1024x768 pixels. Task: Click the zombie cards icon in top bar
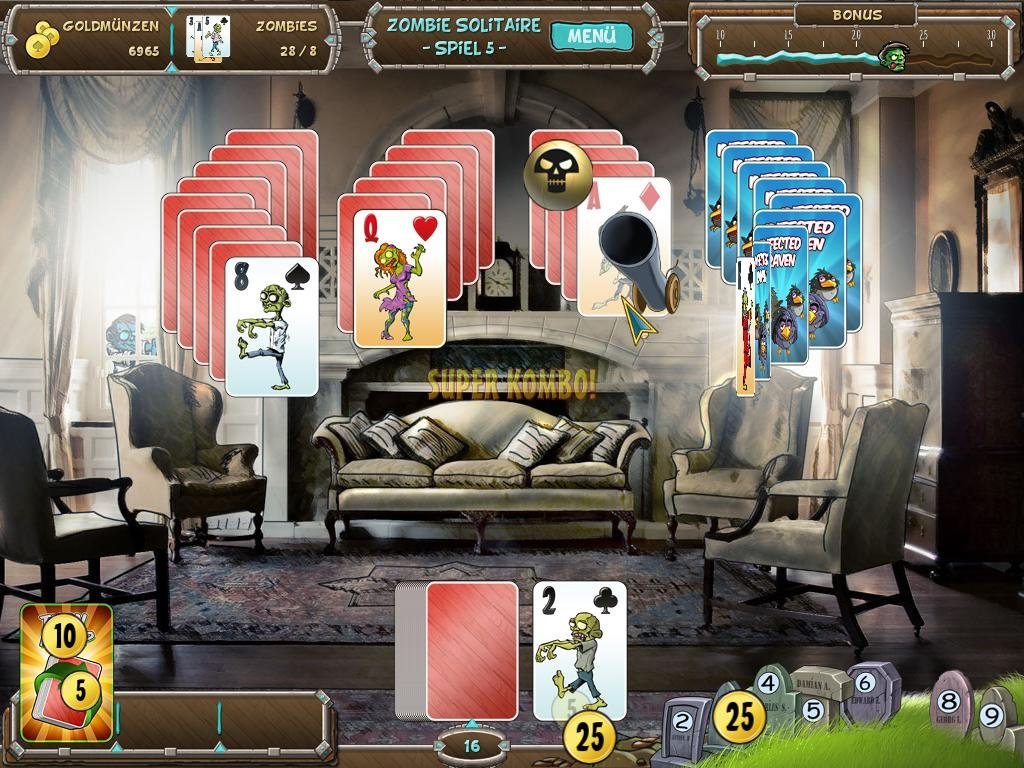pos(209,37)
